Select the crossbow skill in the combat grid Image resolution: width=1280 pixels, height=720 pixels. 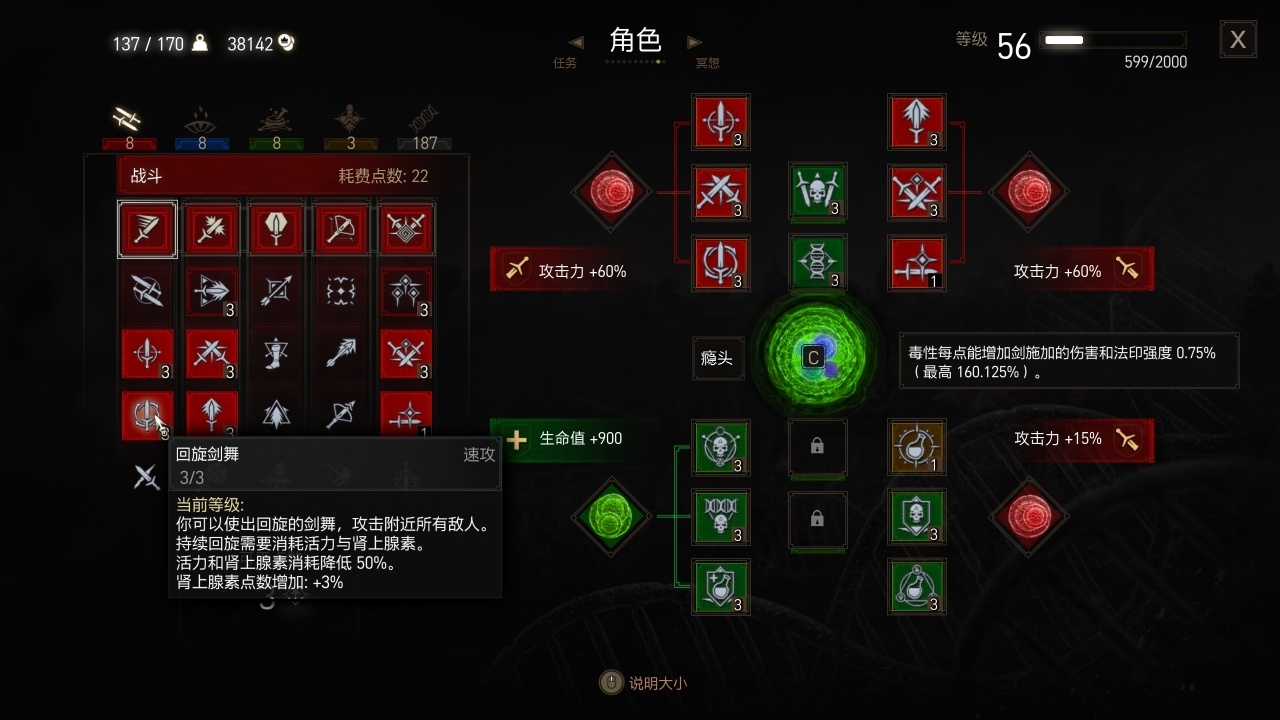[341, 229]
